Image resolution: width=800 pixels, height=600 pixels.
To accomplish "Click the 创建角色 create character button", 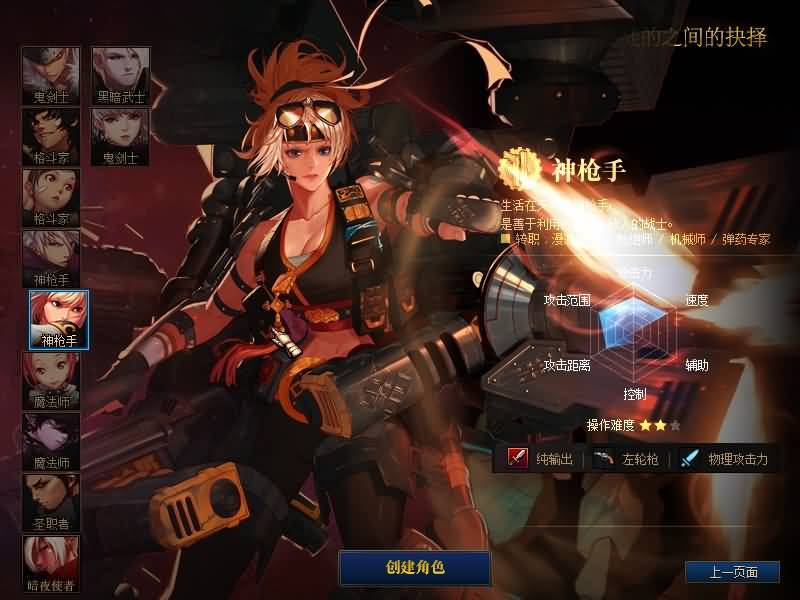I will coord(415,568).
